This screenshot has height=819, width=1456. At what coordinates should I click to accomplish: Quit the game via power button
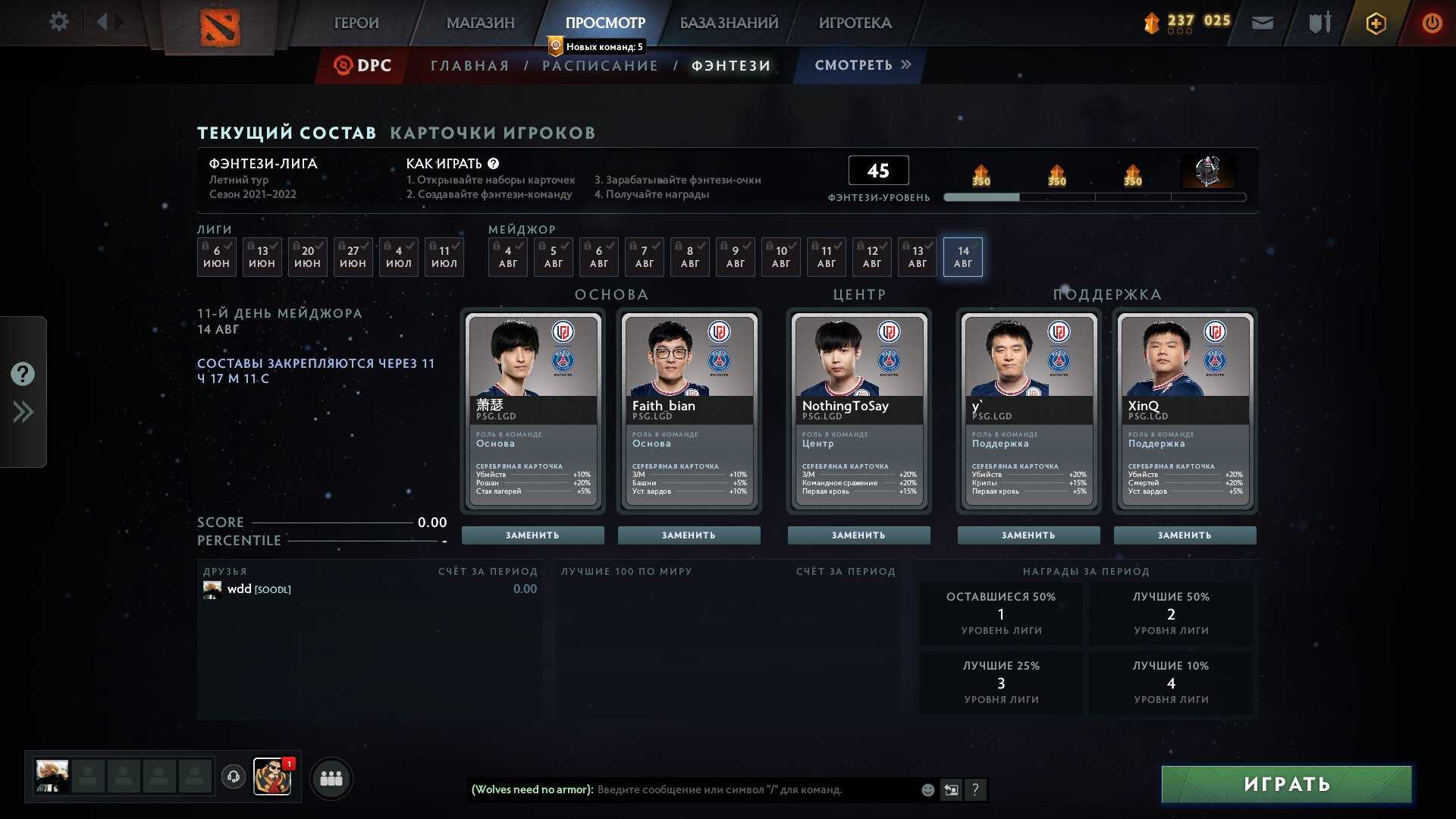(x=1432, y=23)
